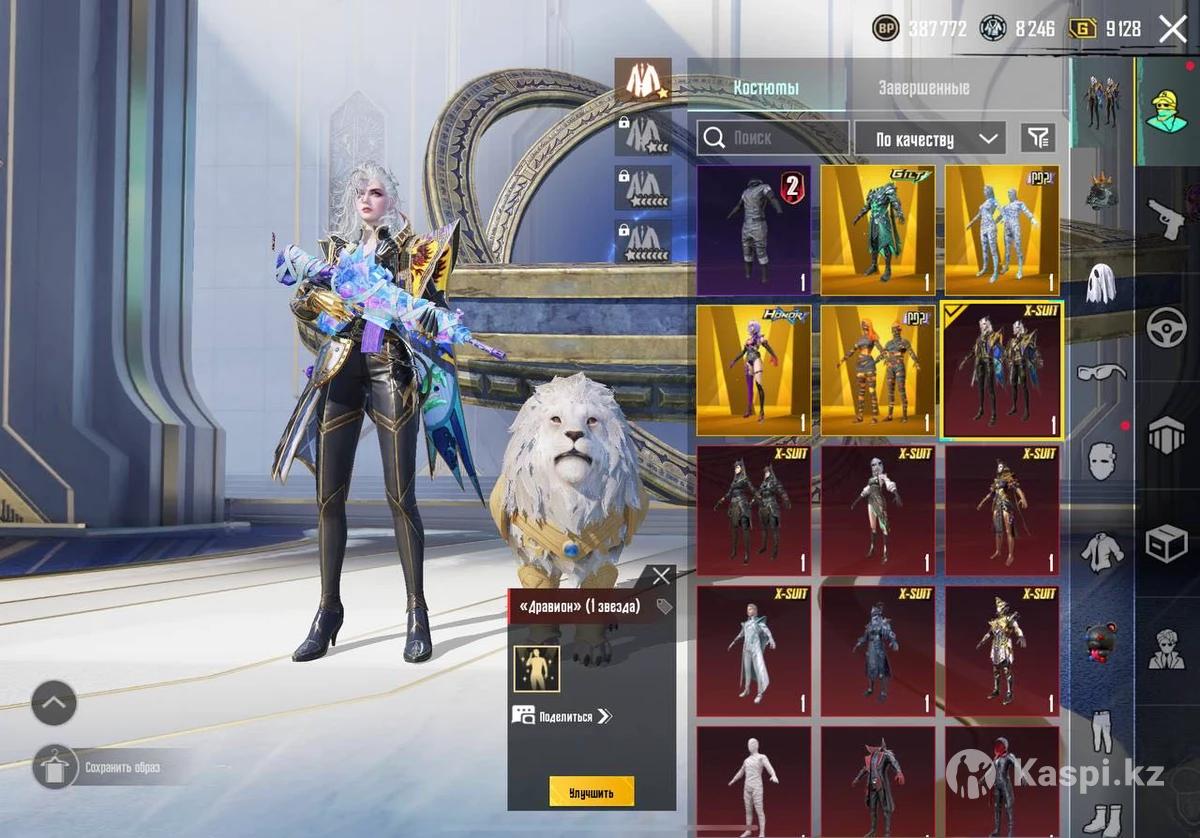Select the sunglasses accessories category

[x=1101, y=373]
